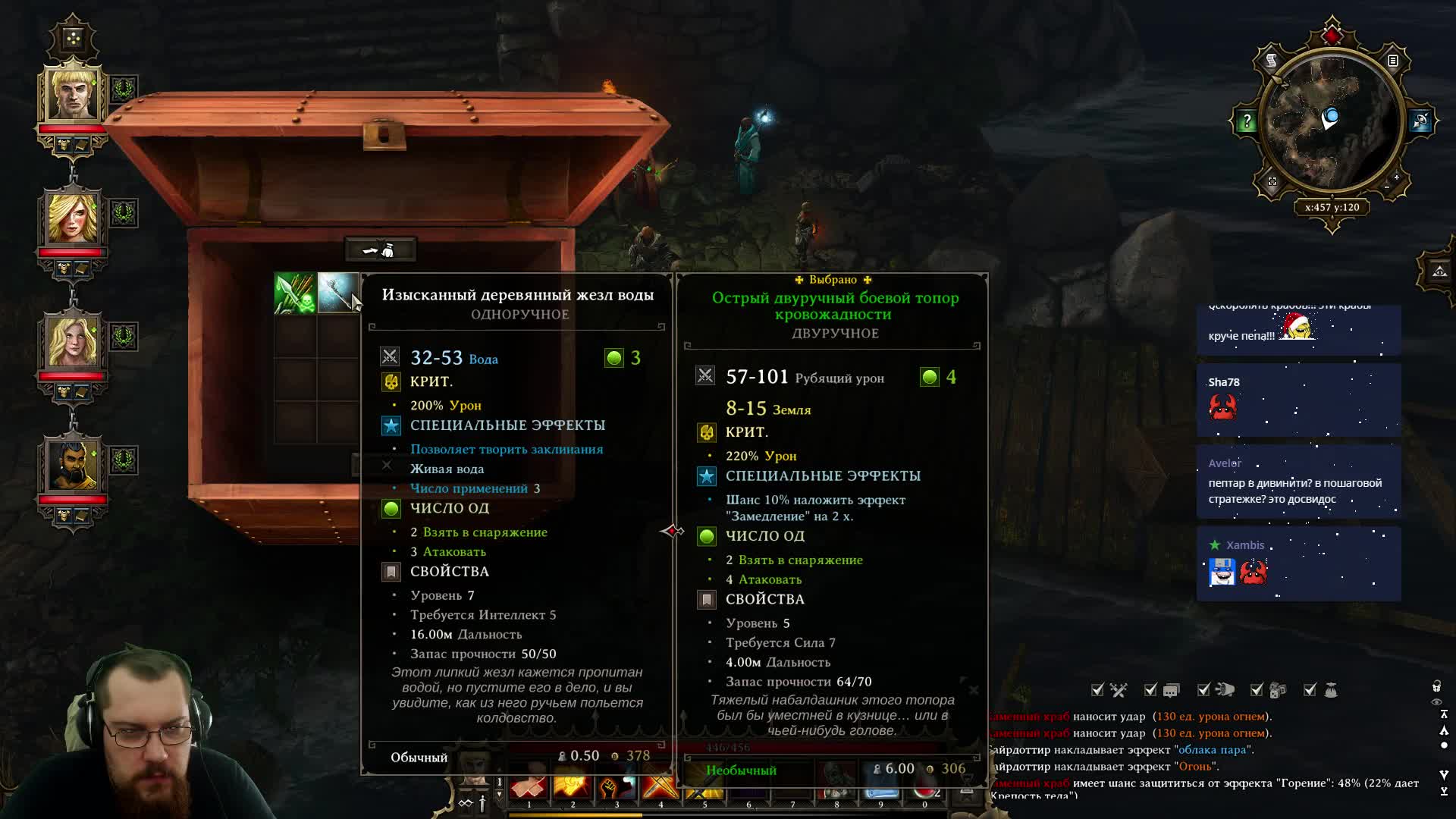Image resolution: width=1456 pixels, height=819 pixels.
Task: Select the bearded dark-haired companion portrait
Action: (x=73, y=465)
